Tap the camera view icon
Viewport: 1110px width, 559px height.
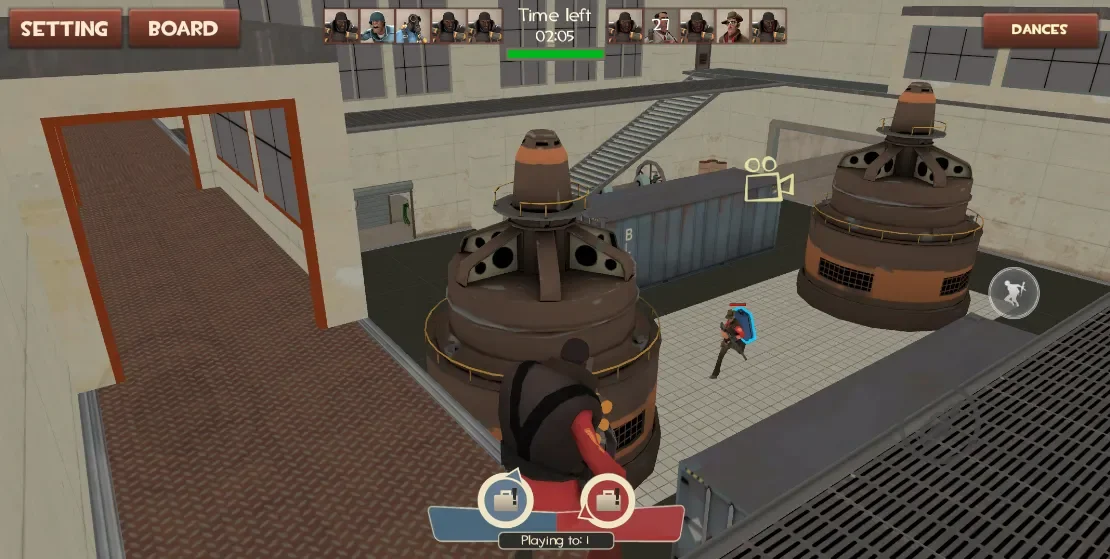pyautogui.click(x=767, y=180)
